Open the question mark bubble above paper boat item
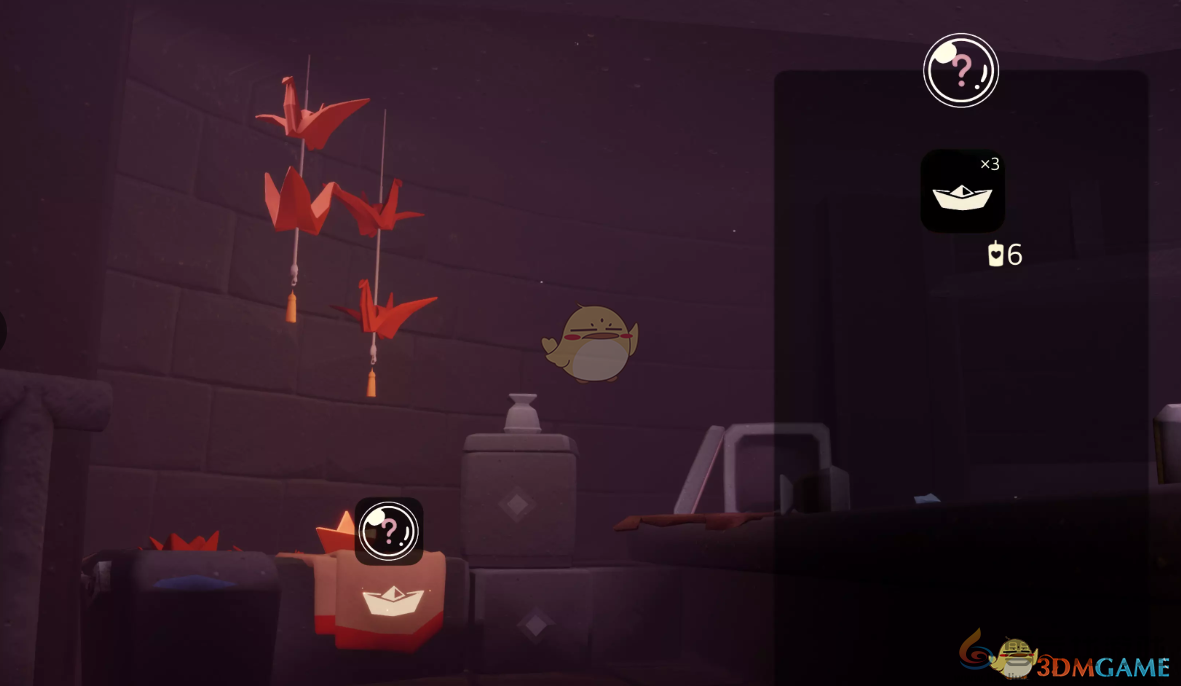Image resolution: width=1181 pixels, height=686 pixels. coord(960,70)
